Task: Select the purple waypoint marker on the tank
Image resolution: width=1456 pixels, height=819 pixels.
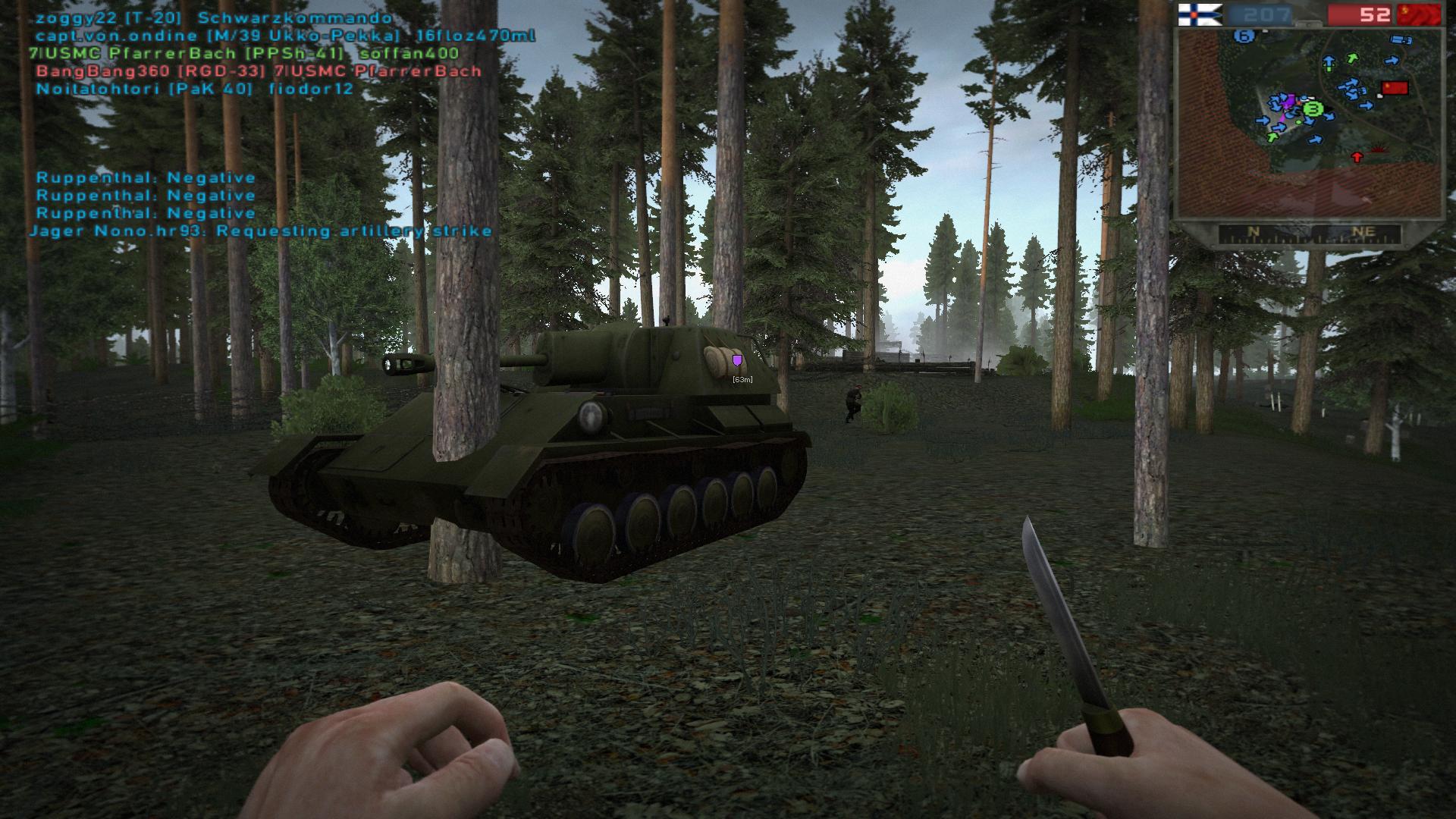Action: pos(737,360)
